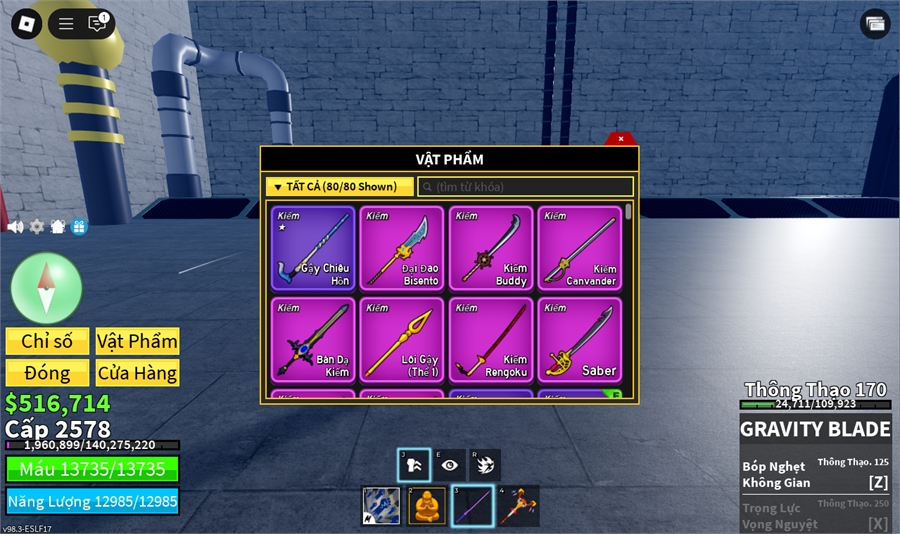This screenshot has width=900, height=534.
Task: Select the Kiếm Rengoku sword
Action: 491,339
